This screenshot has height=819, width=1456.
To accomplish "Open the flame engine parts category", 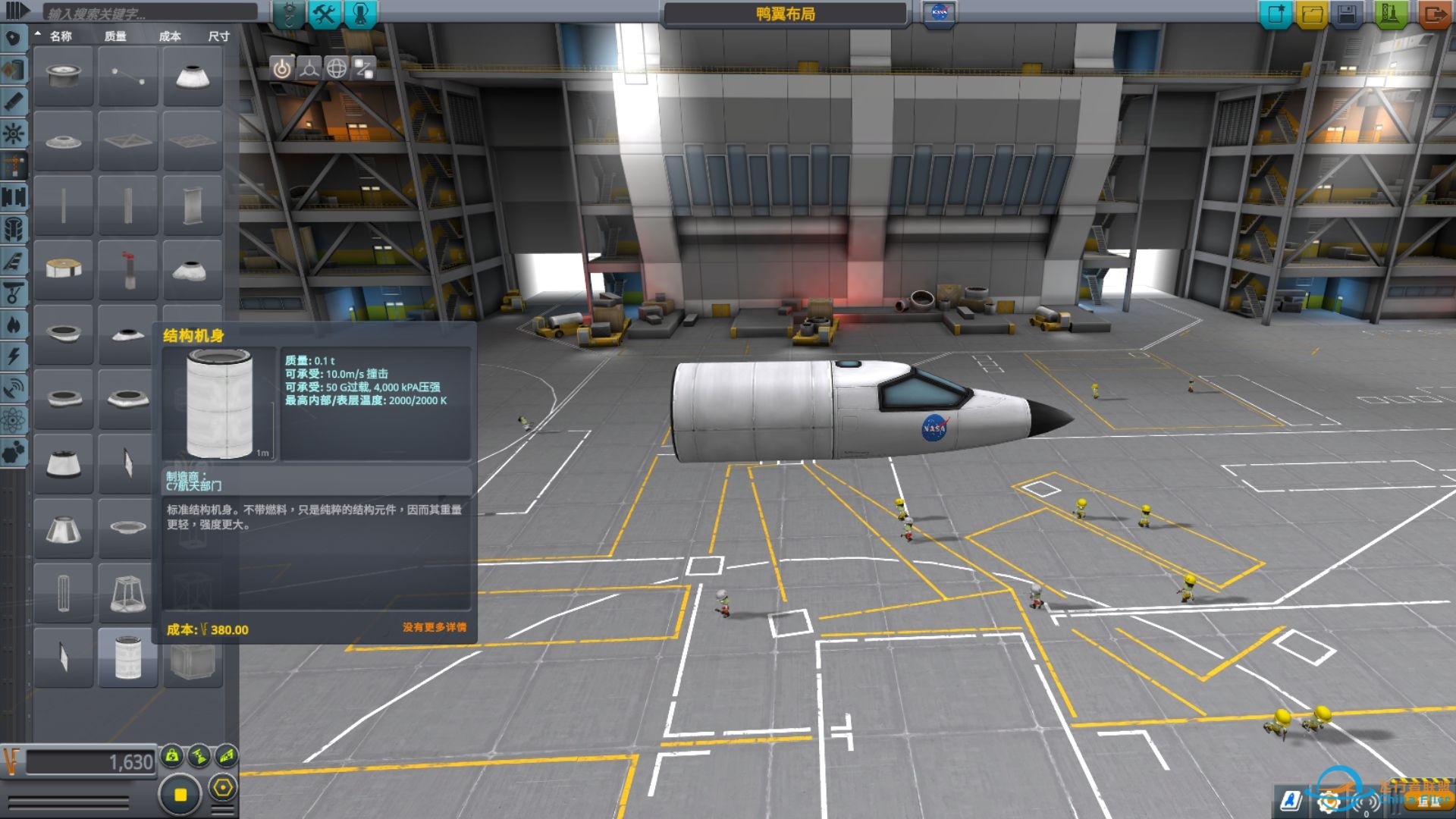I will tap(14, 325).
